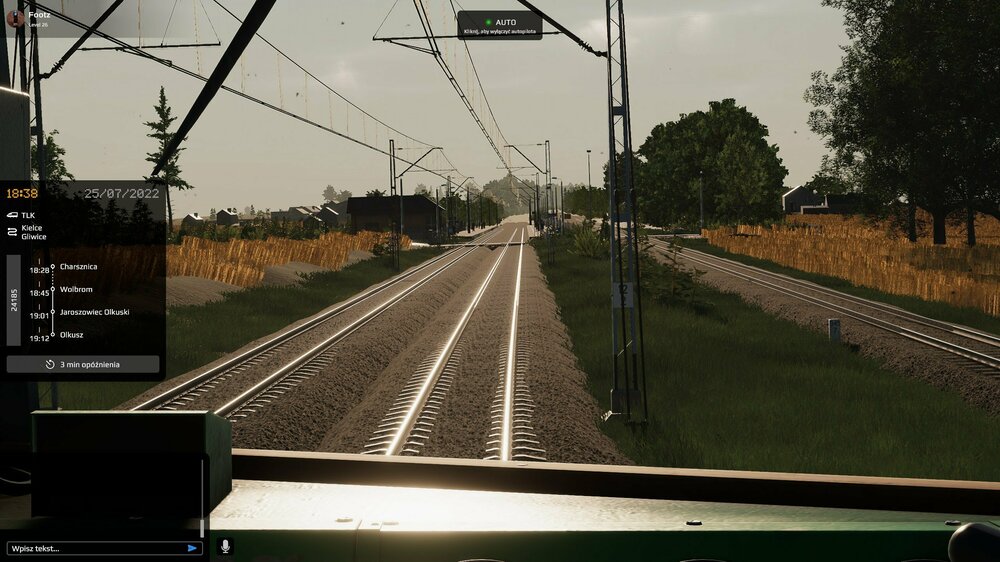Send the chat message with blue arrow
The image size is (1000, 562).
(192, 548)
